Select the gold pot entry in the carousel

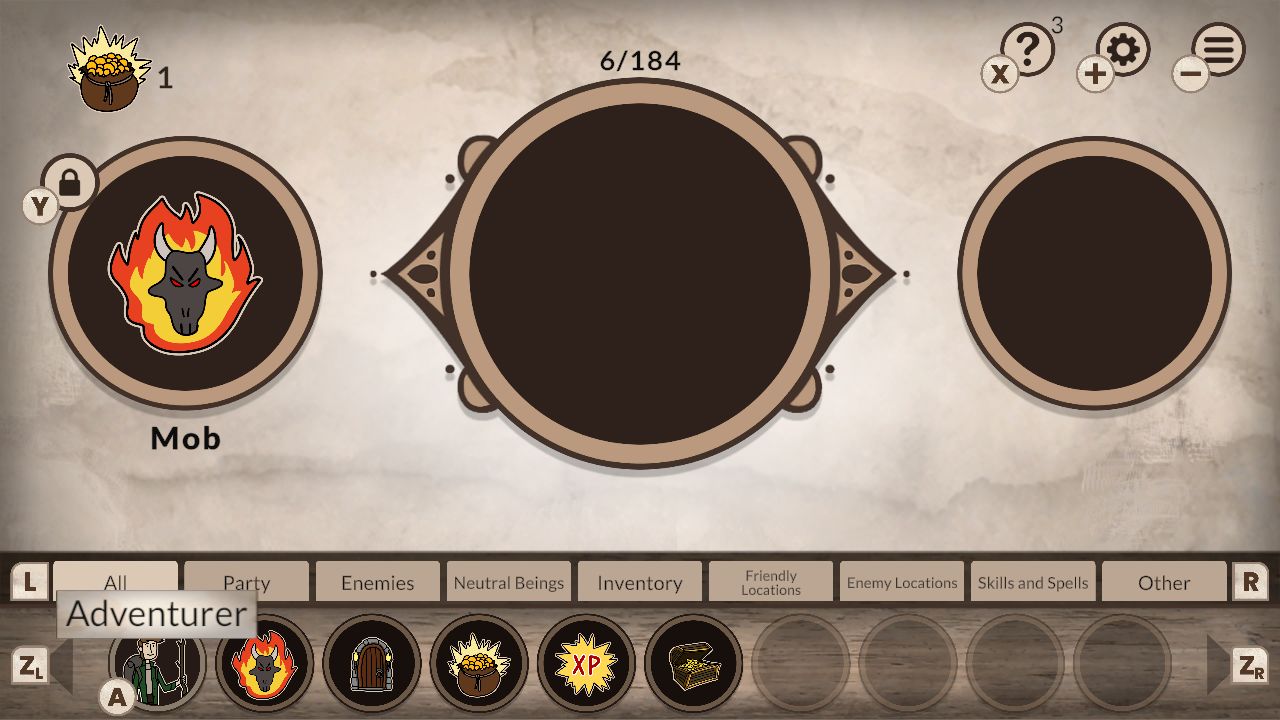point(478,663)
